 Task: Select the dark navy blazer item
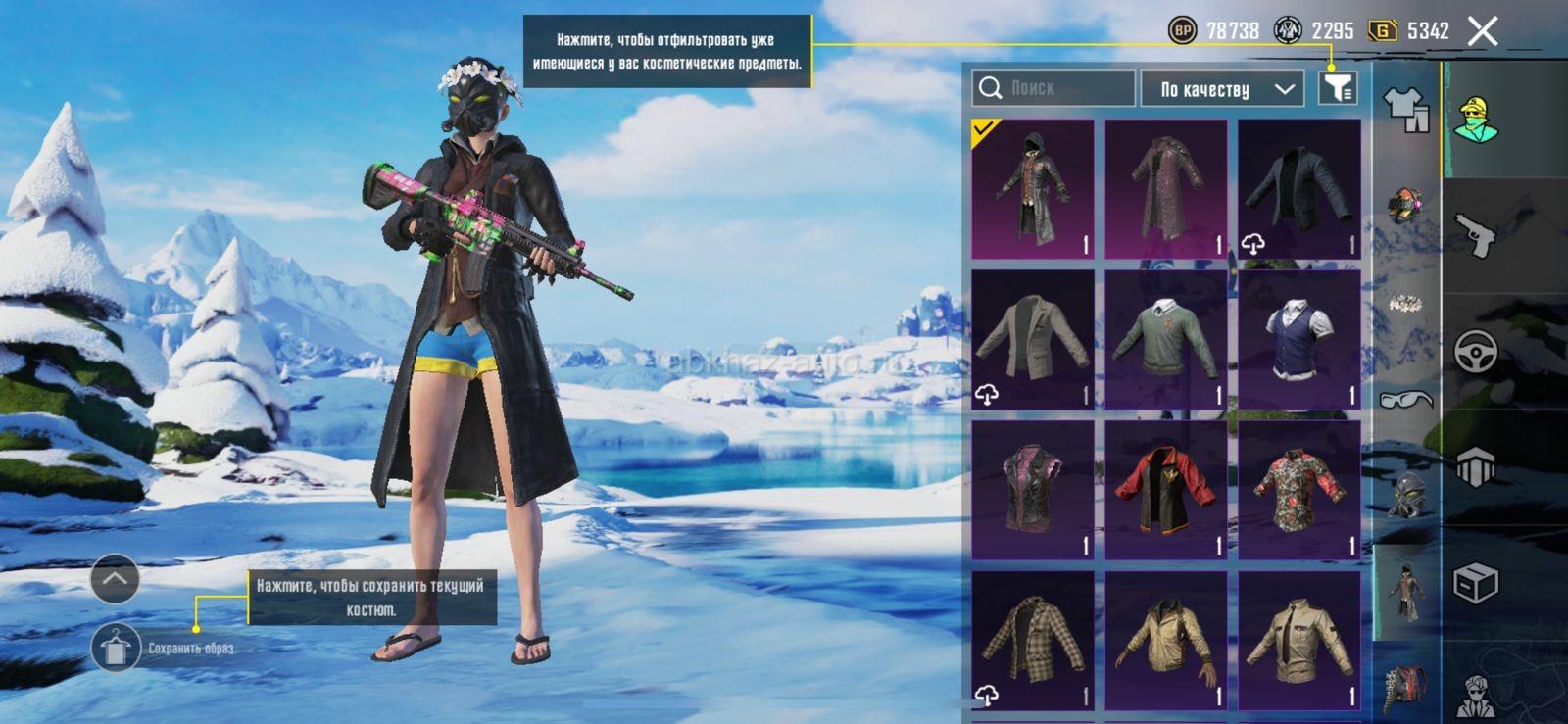[x=1298, y=189]
